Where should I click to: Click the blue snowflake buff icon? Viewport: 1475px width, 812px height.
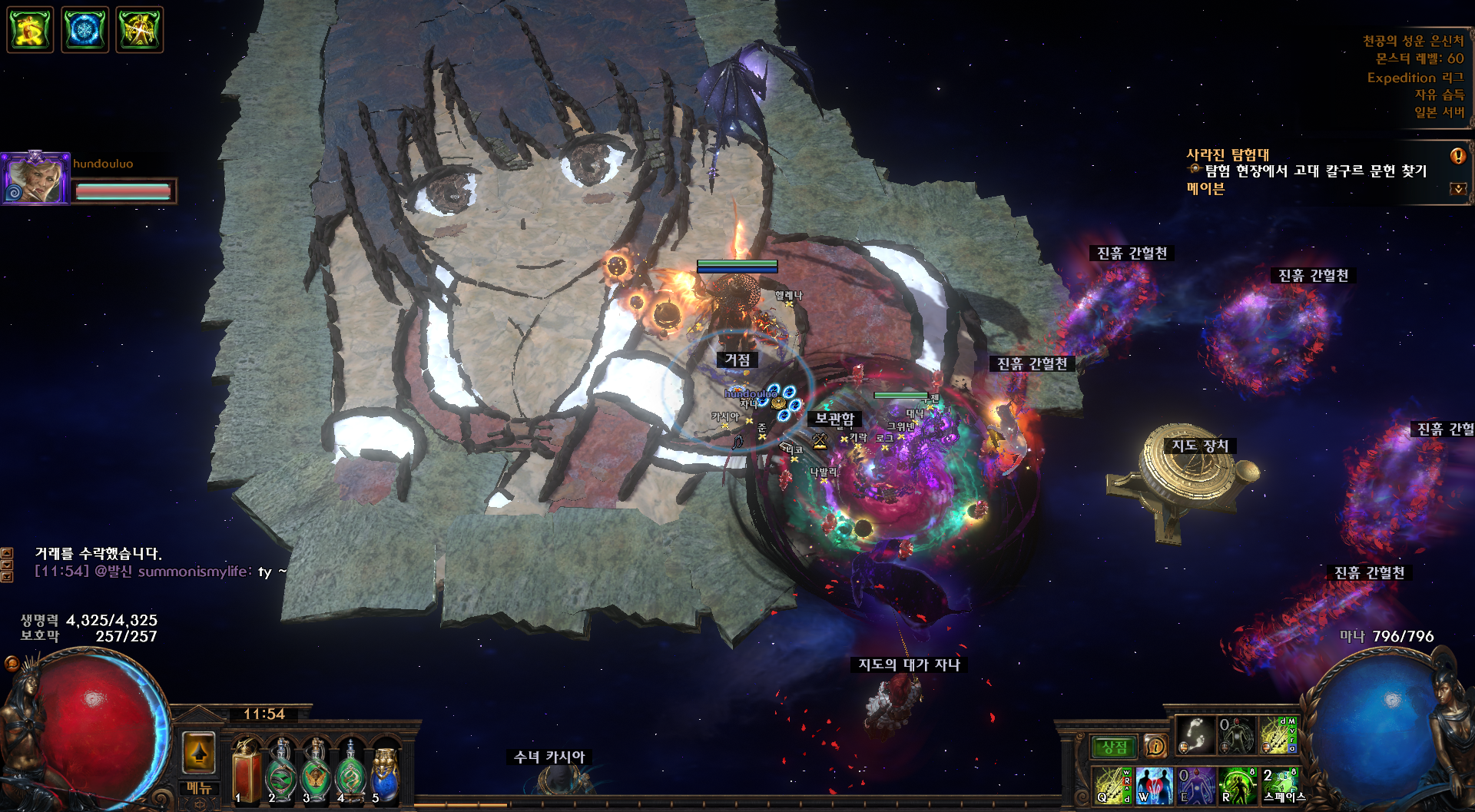click(85, 30)
